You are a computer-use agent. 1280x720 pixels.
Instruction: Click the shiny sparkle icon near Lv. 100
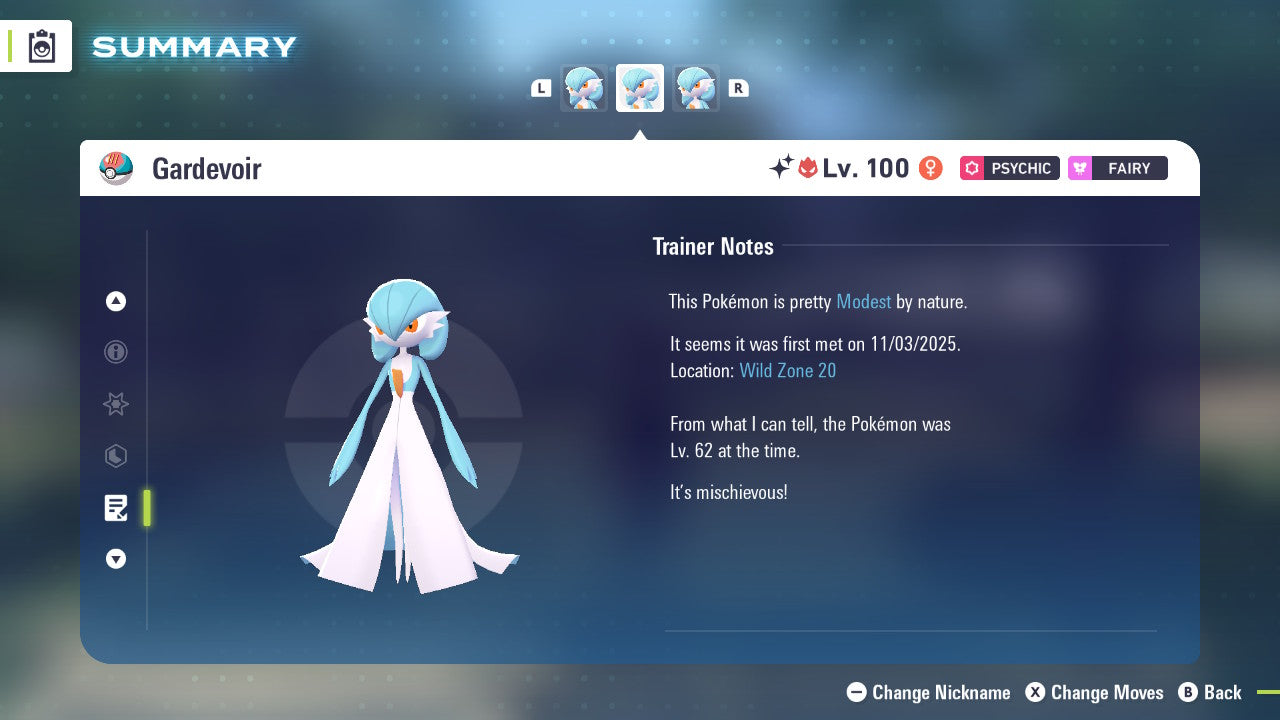coord(782,168)
